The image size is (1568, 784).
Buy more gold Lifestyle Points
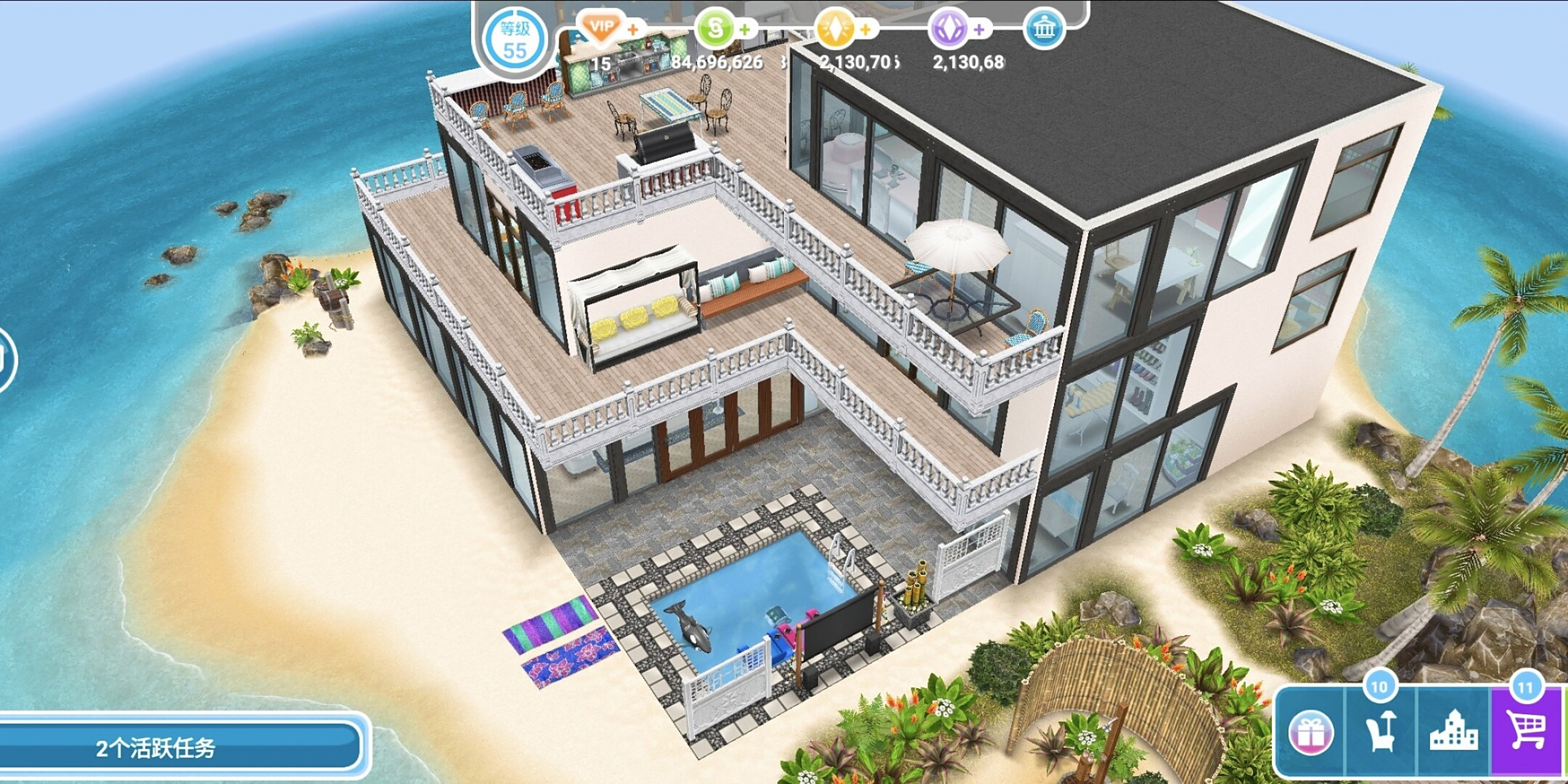865,29
